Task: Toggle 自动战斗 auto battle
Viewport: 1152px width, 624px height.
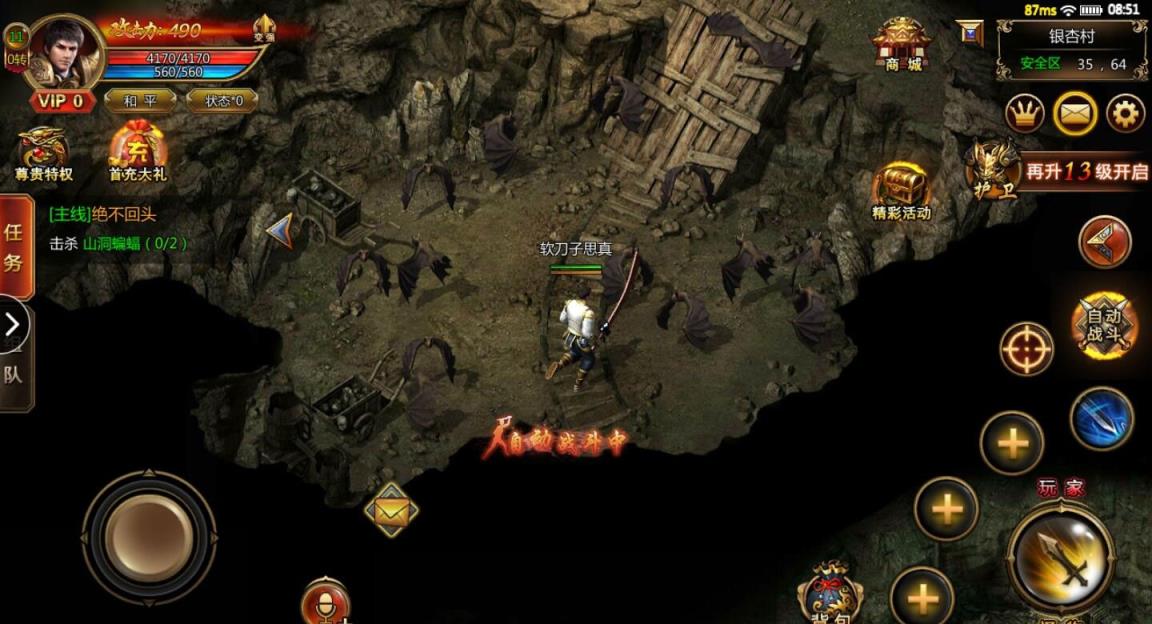Action: pos(1104,324)
